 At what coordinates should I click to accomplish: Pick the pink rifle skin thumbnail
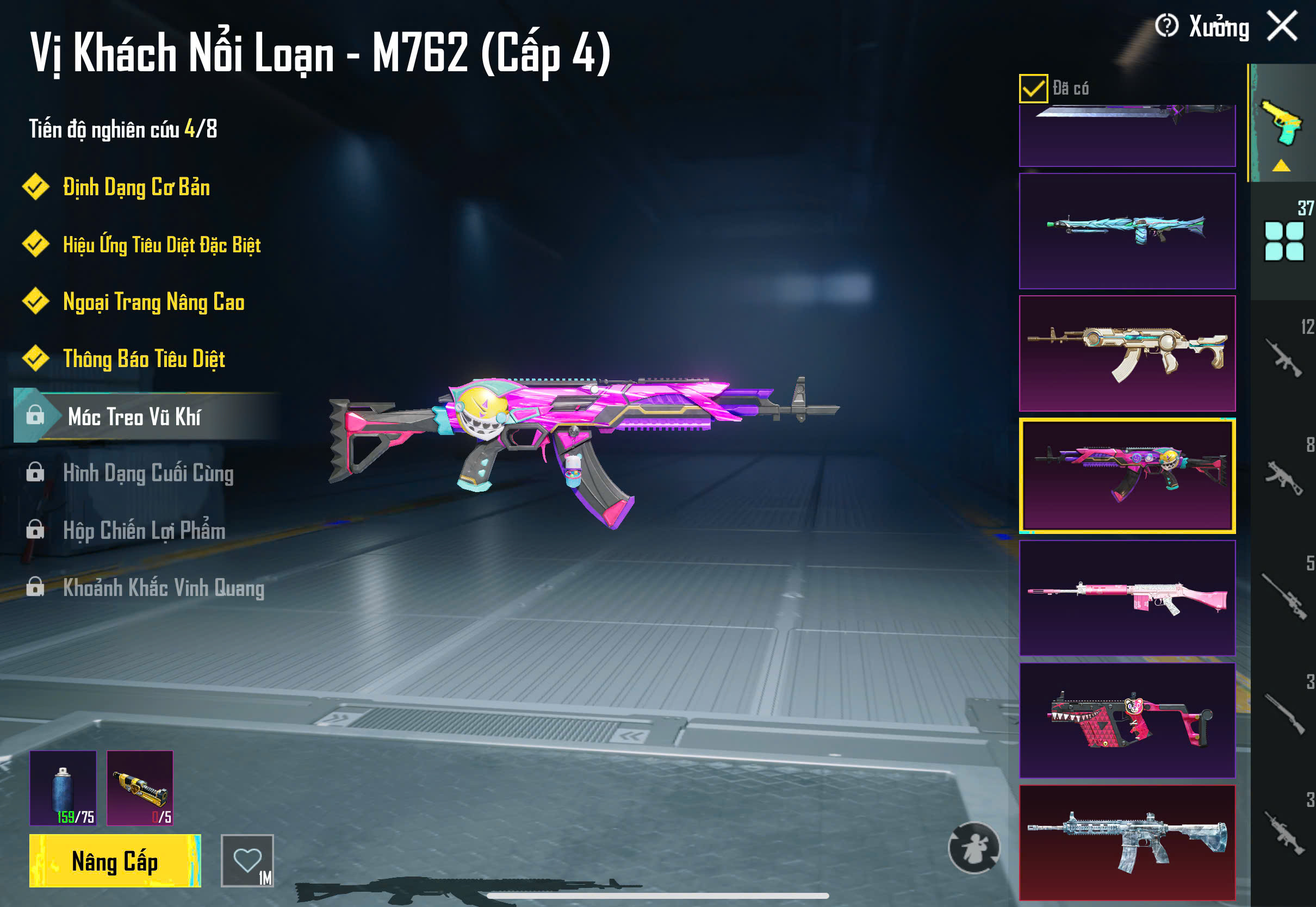[1127, 598]
